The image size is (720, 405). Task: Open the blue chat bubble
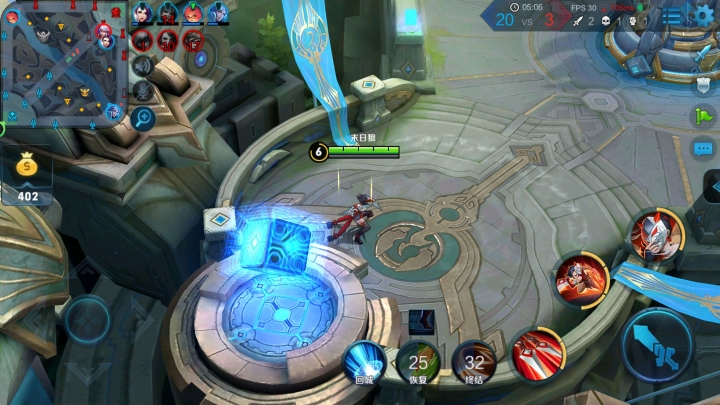point(704,149)
